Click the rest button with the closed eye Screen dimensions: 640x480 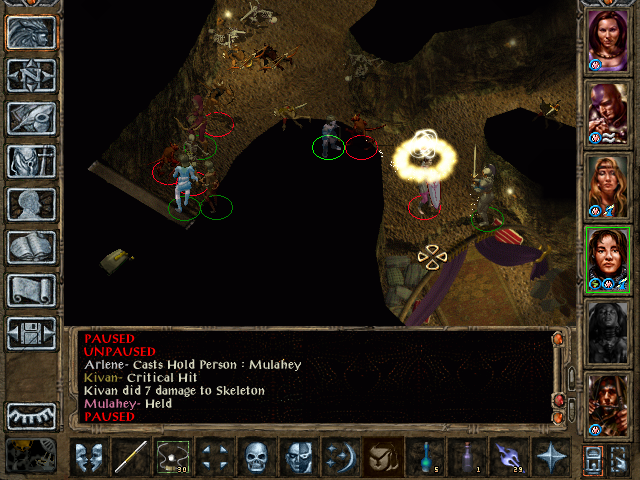click(x=31, y=414)
